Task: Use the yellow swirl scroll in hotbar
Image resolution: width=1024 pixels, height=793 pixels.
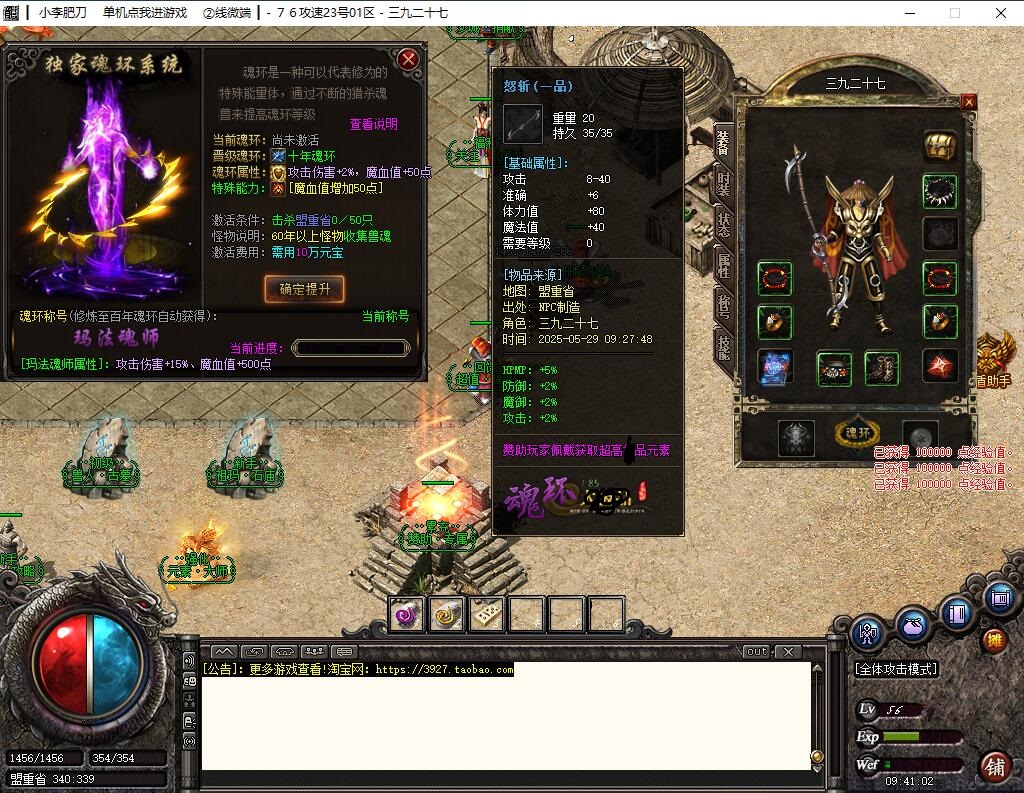Action: [x=446, y=614]
